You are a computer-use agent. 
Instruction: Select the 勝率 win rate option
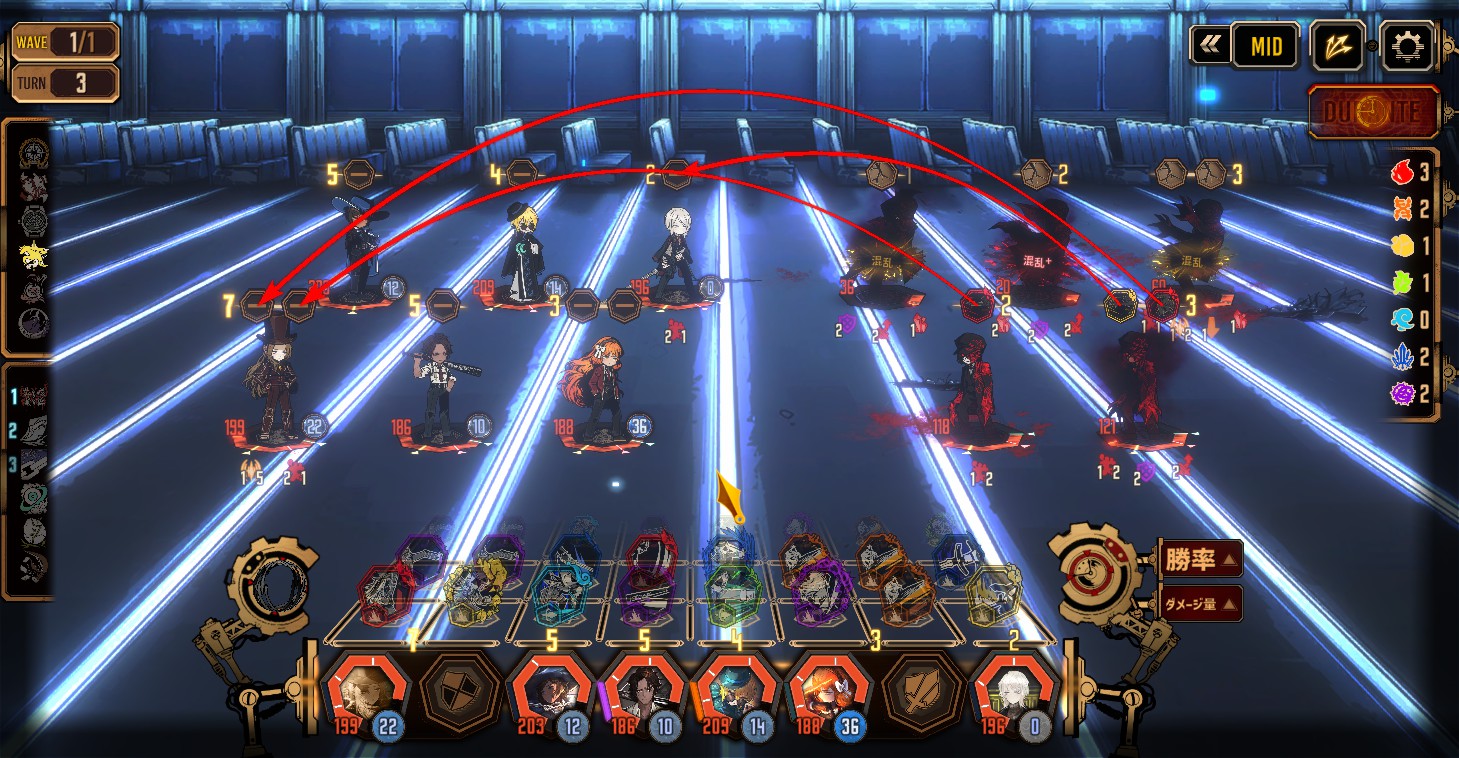click(x=1200, y=558)
